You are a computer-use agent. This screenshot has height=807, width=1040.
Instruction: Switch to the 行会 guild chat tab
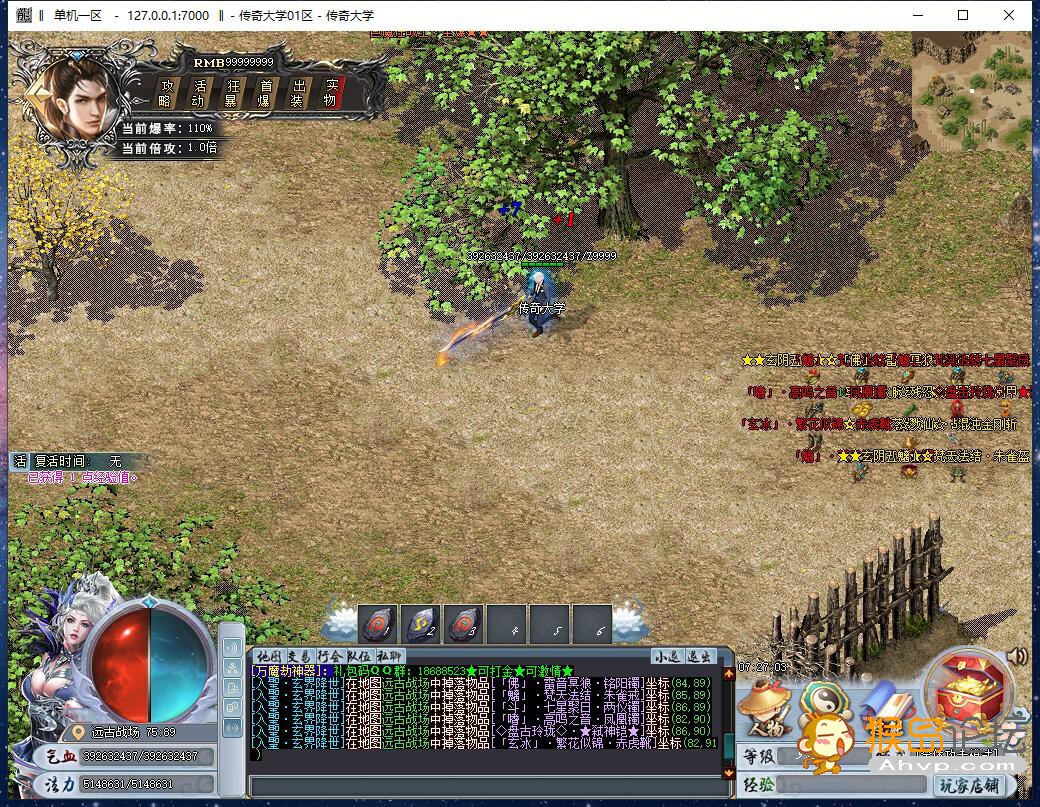coord(329,656)
